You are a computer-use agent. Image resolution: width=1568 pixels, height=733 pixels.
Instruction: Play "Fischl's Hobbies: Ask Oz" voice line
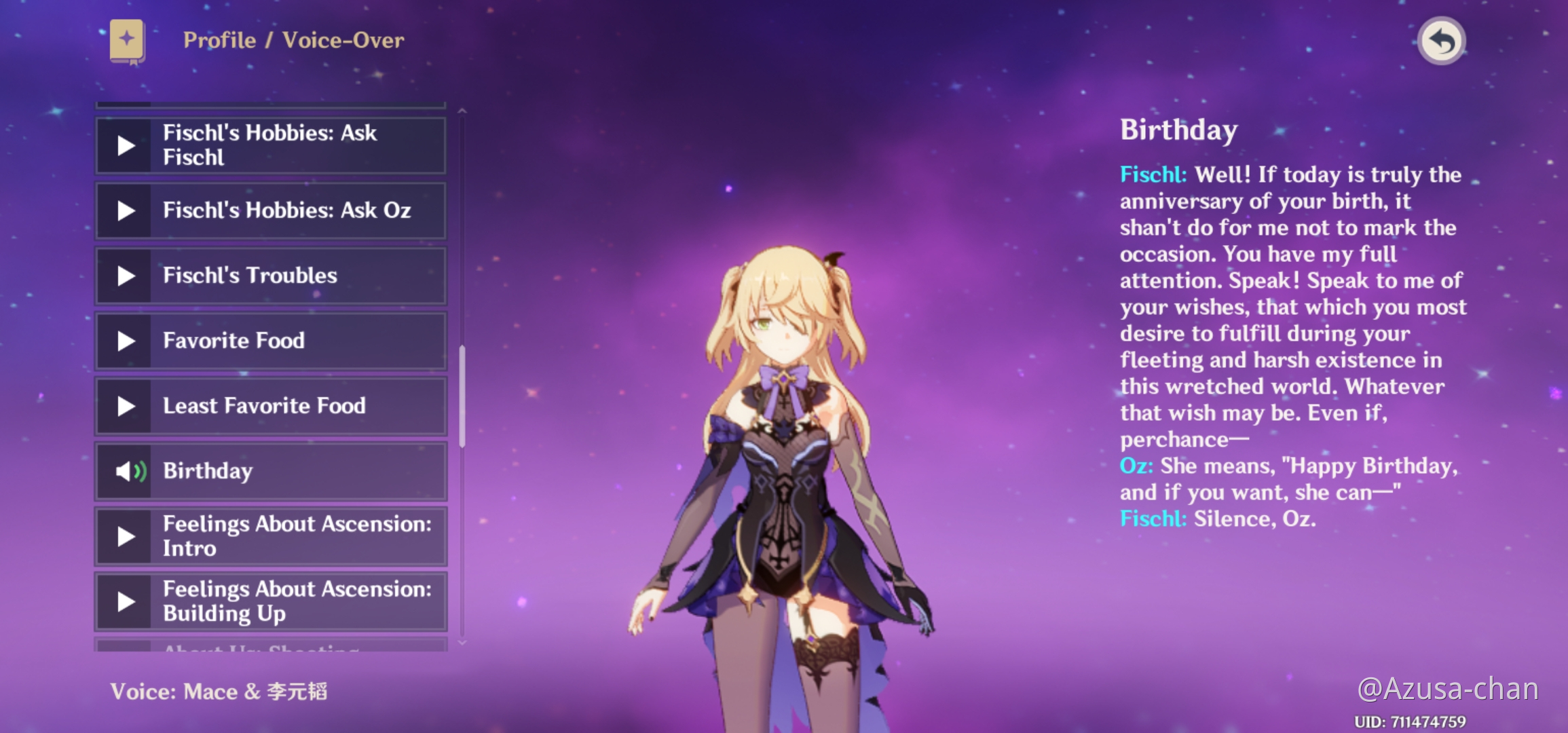(x=126, y=210)
